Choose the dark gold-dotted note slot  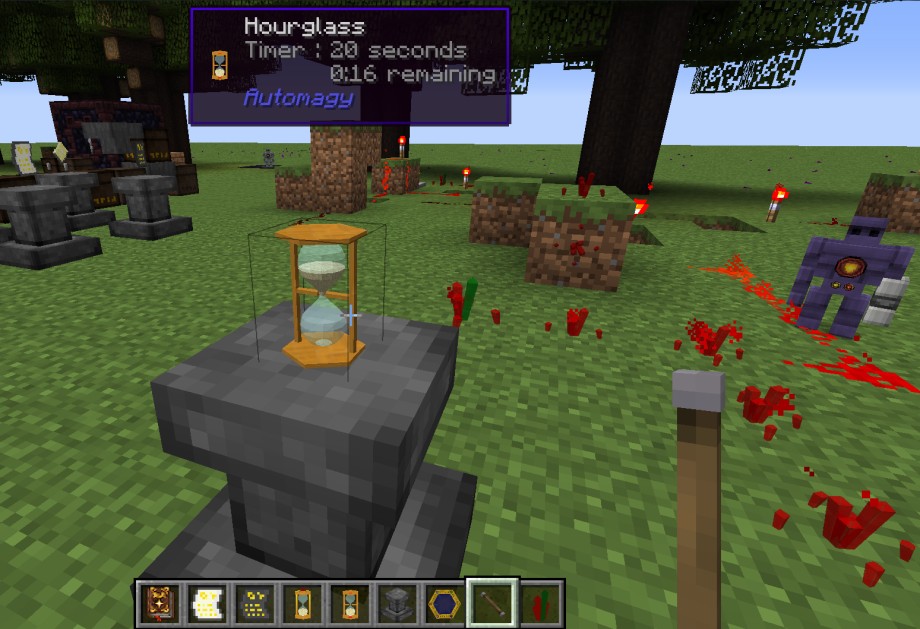254,603
